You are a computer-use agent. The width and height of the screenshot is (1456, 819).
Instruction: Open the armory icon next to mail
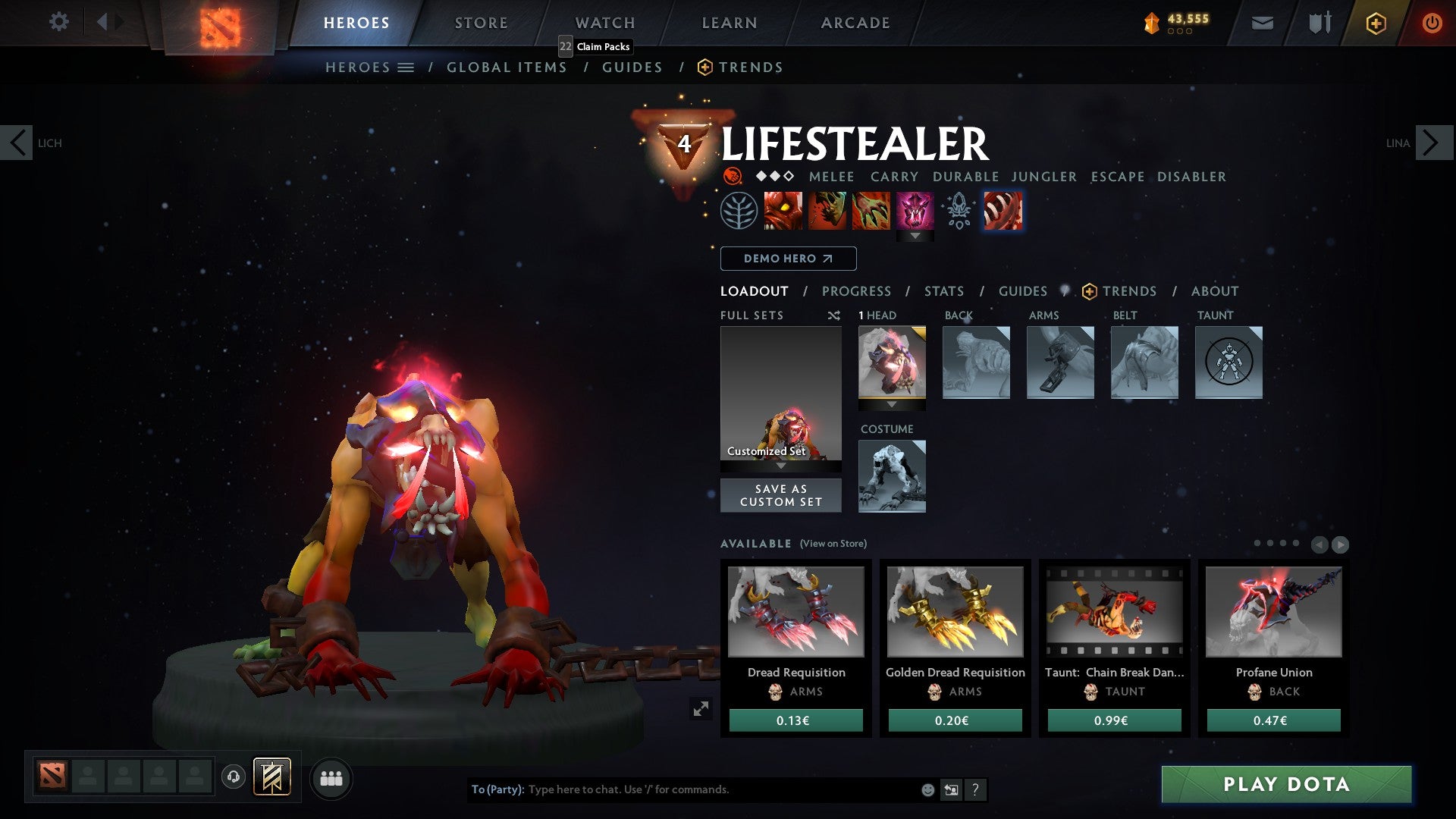(x=1319, y=23)
